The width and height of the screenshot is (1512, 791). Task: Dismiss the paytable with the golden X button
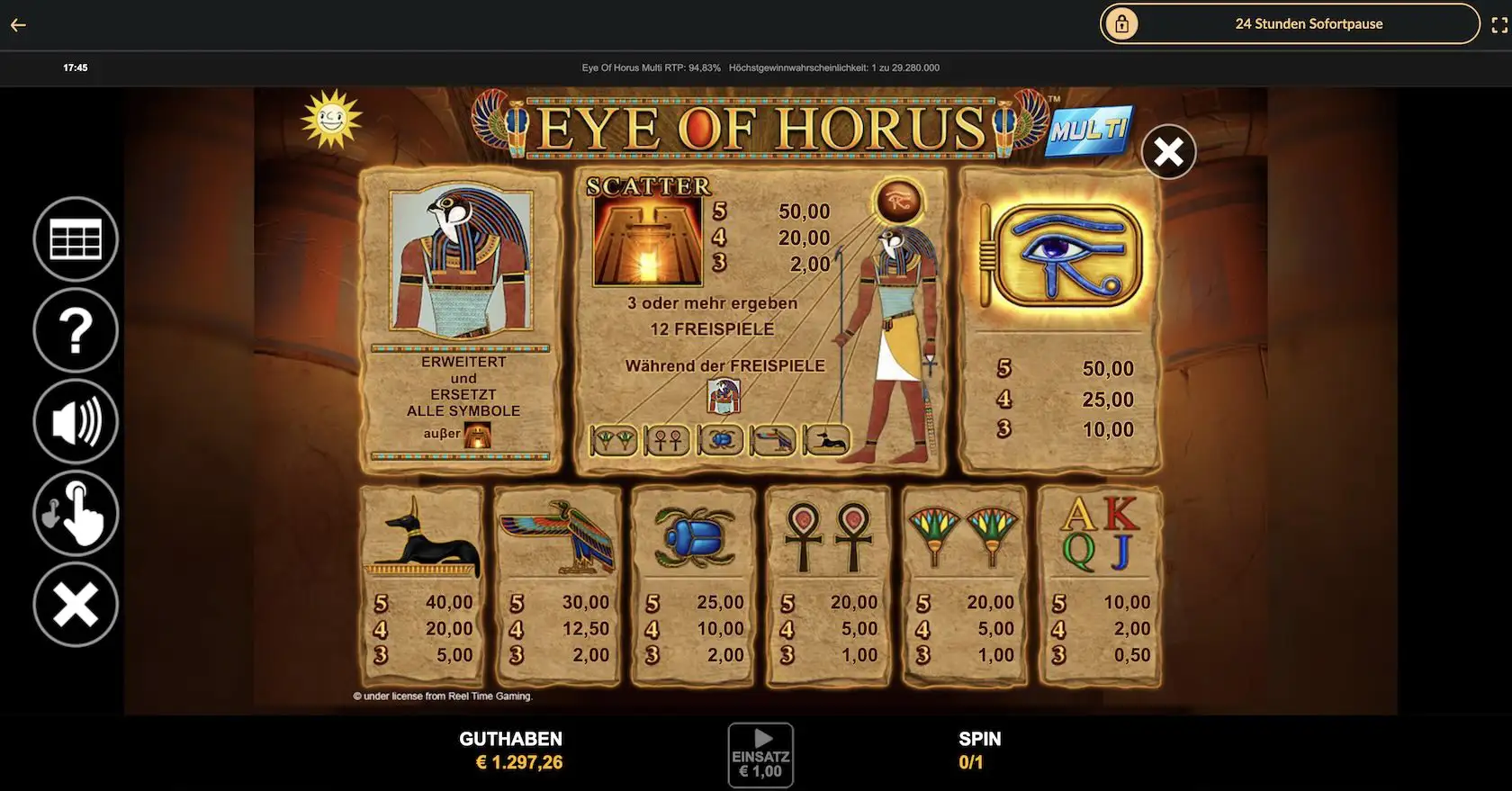(1167, 151)
